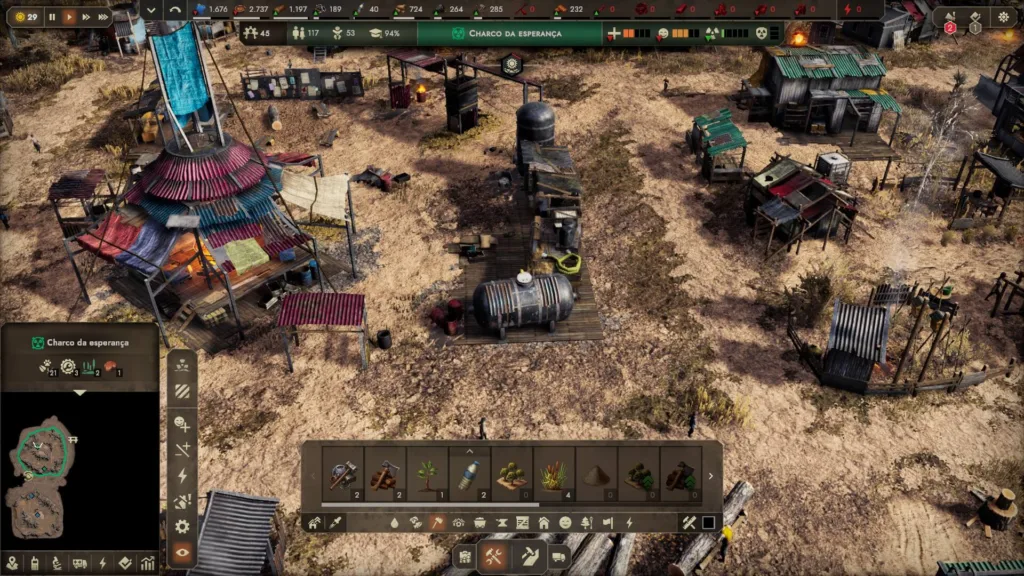Select the smiley face build category
This screenshot has height=576, width=1024.
coord(565,522)
